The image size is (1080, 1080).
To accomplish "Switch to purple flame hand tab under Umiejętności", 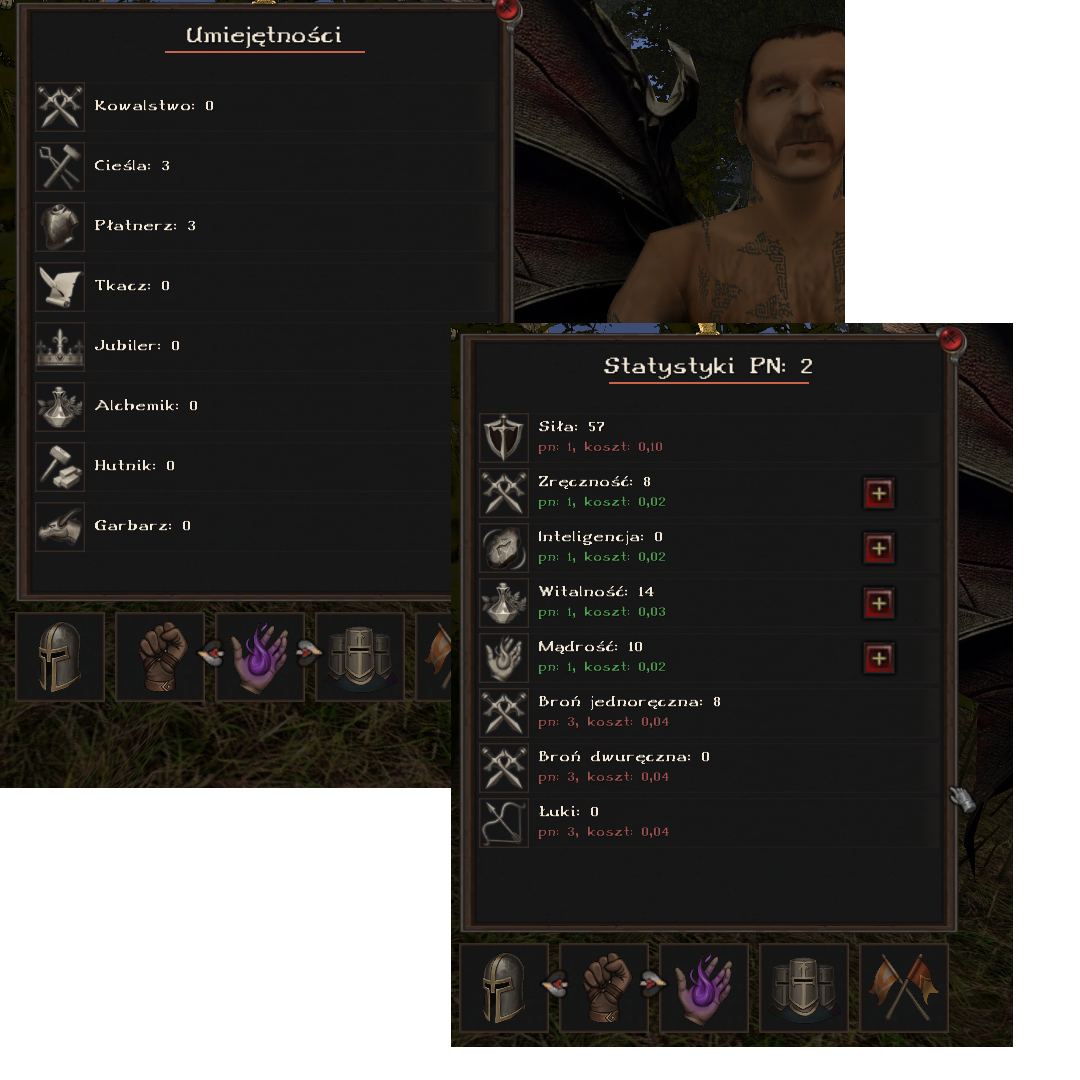I will pos(260,656).
